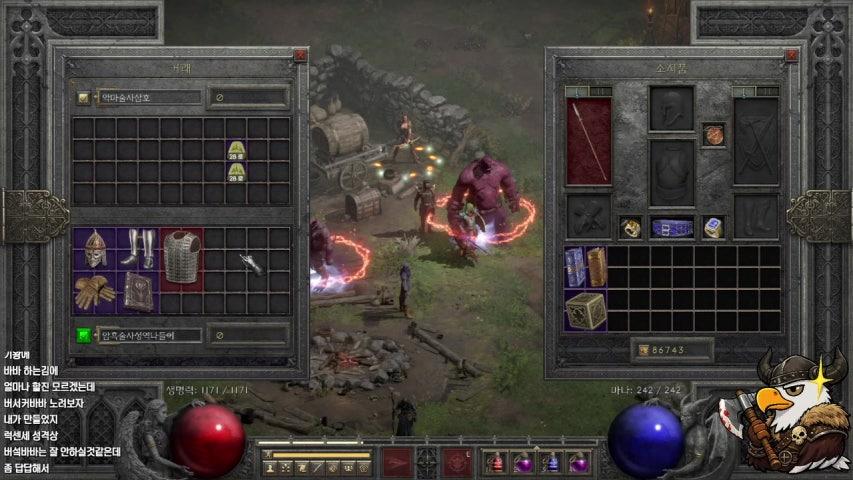The width and height of the screenshot is (853, 480).
Task: Click the blue-gem ring beside the boots slot
Action: pos(713,228)
